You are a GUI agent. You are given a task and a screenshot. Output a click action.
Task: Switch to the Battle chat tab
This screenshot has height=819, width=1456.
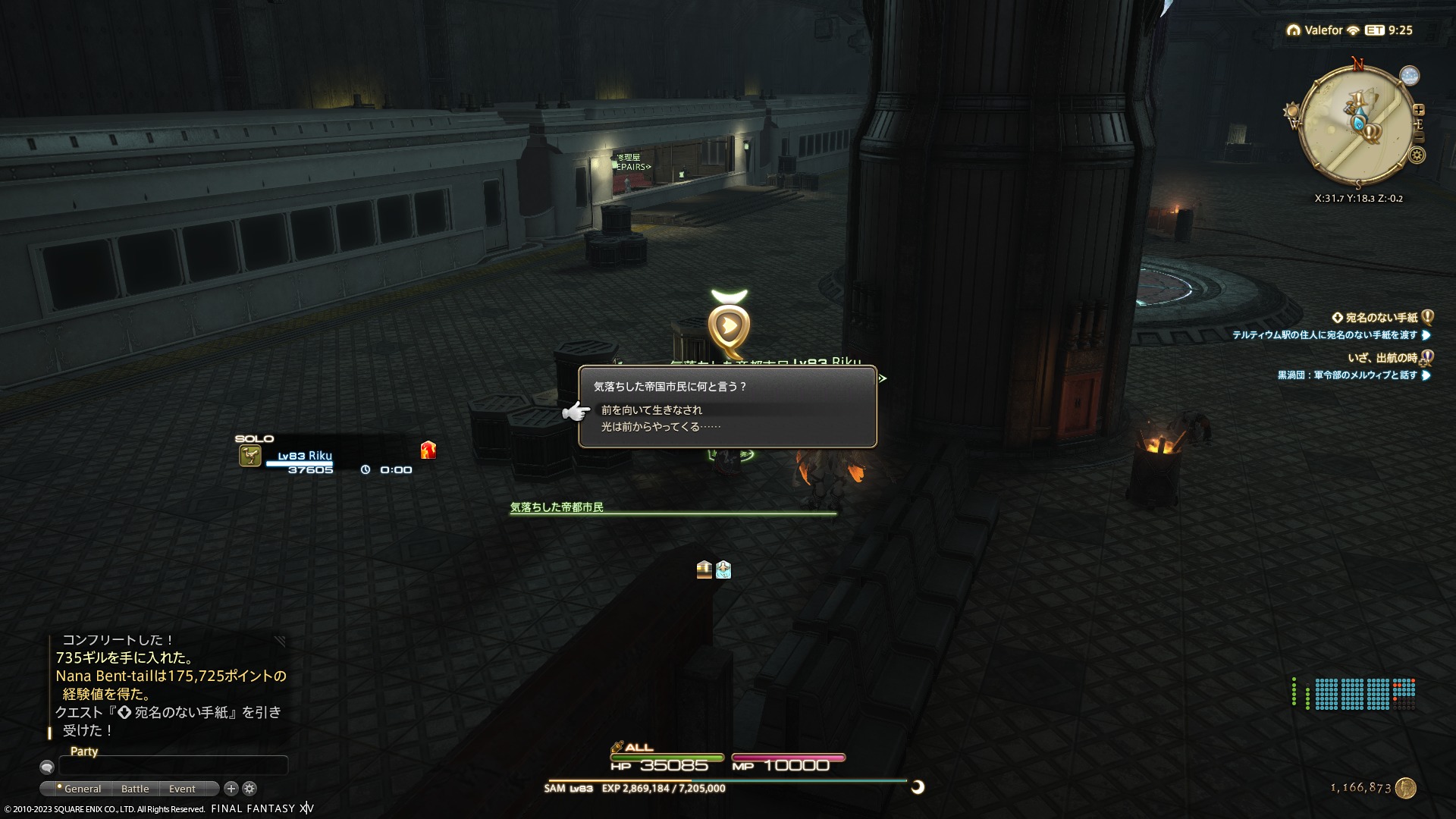pyautogui.click(x=135, y=789)
